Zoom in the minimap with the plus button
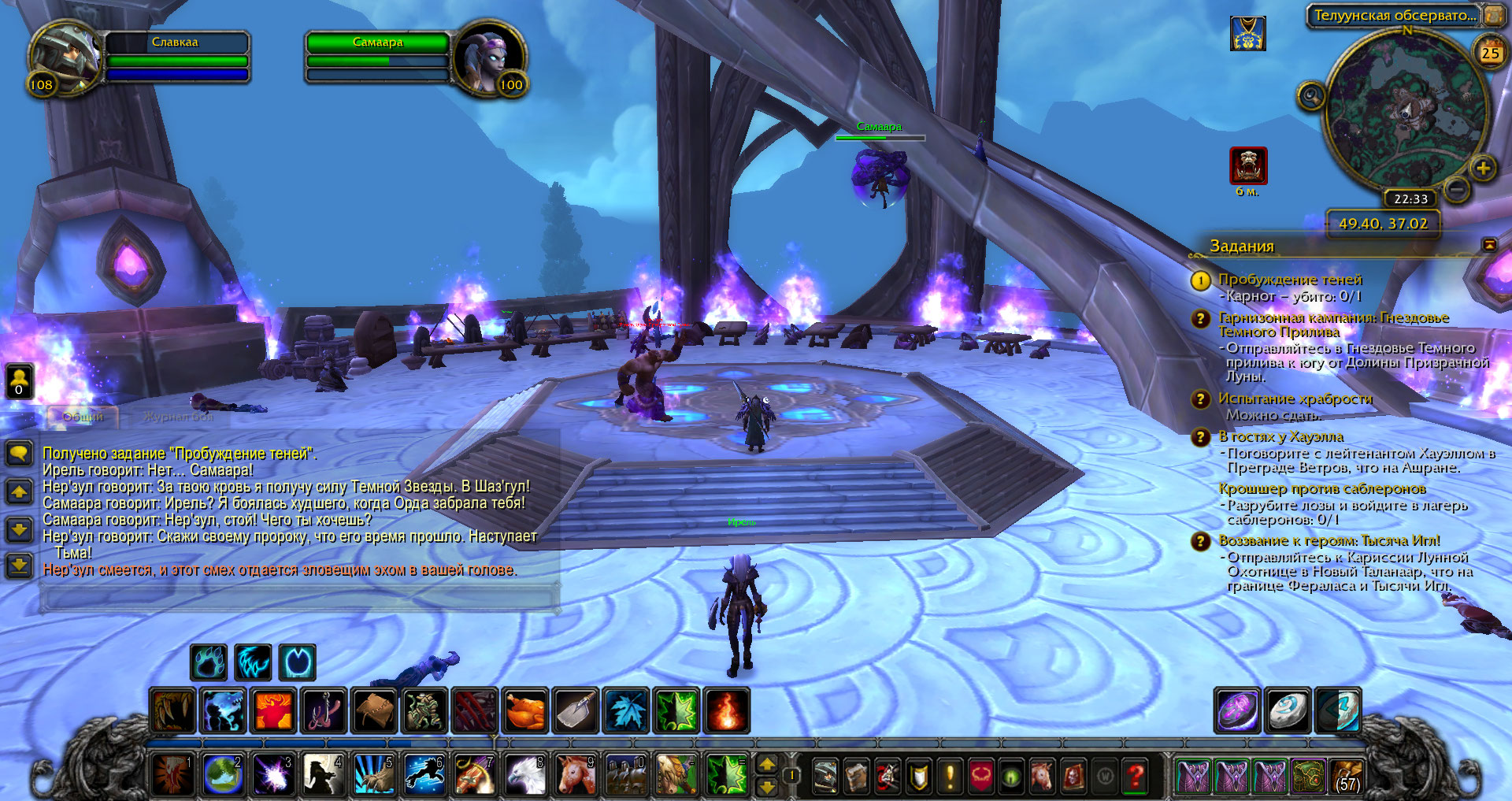Image resolution: width=1512 pixels, height=801 pixels. (x=1483, y=168)
